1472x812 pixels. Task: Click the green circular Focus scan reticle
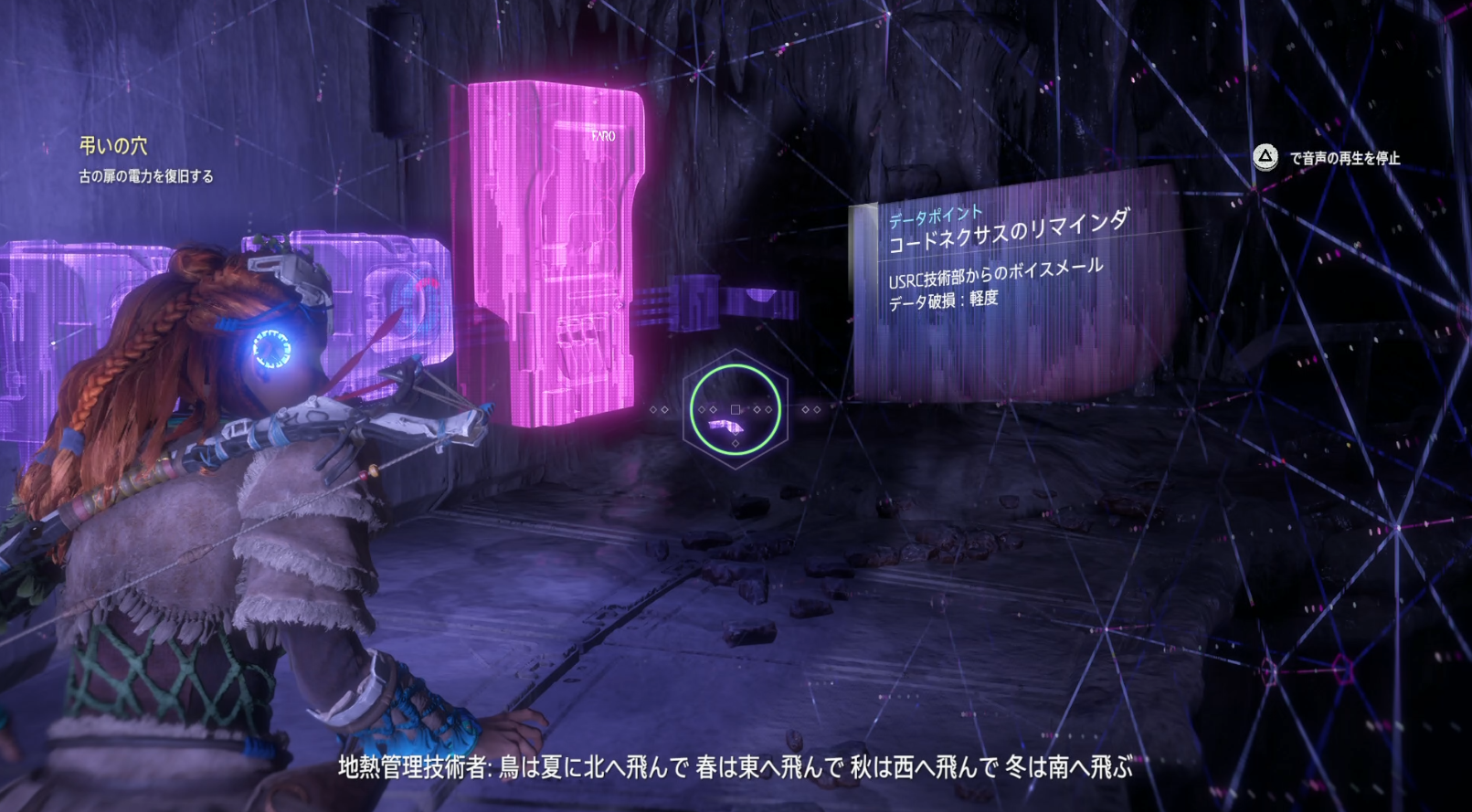coord(735,409)
